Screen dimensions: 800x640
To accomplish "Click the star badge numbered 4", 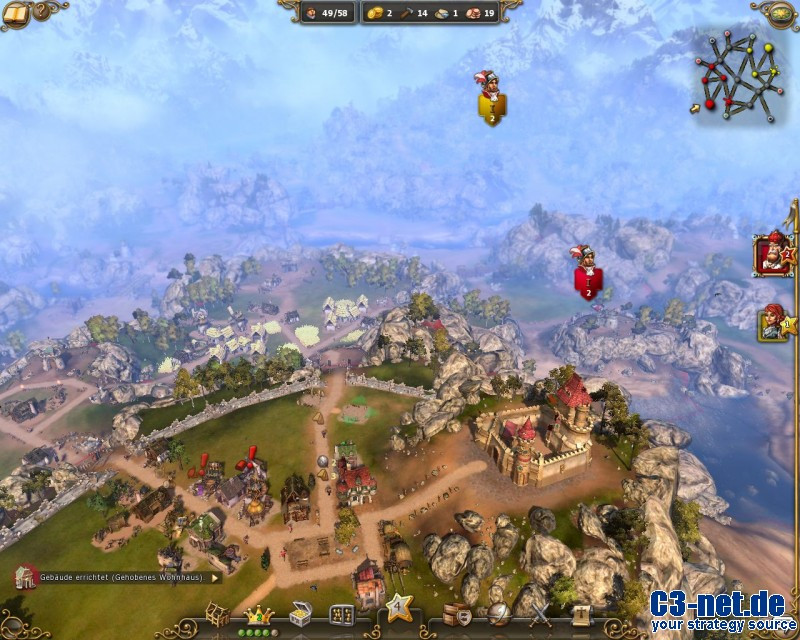I will (399, 605).
